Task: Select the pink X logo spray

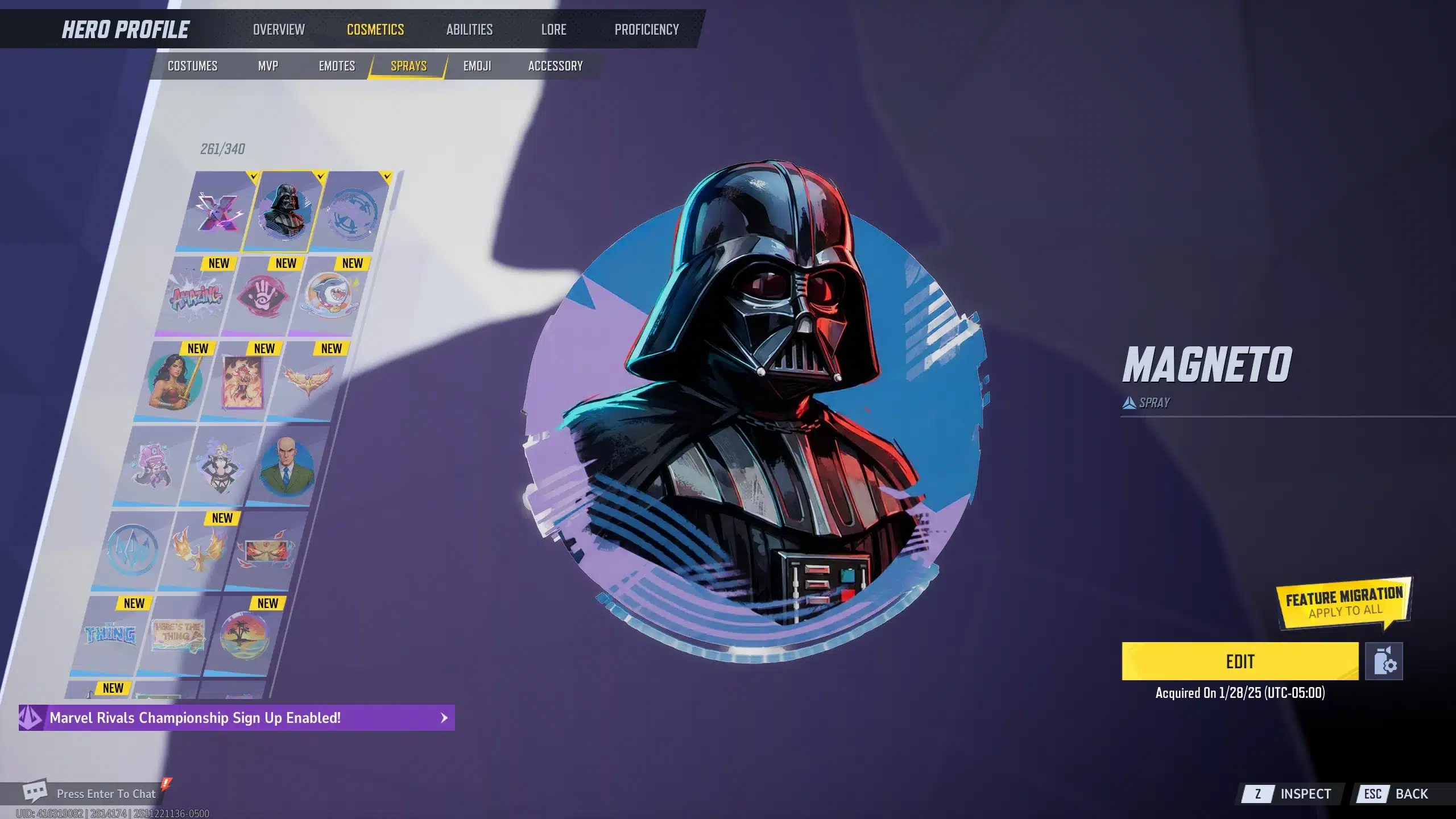Action: [x=219, y=212]
